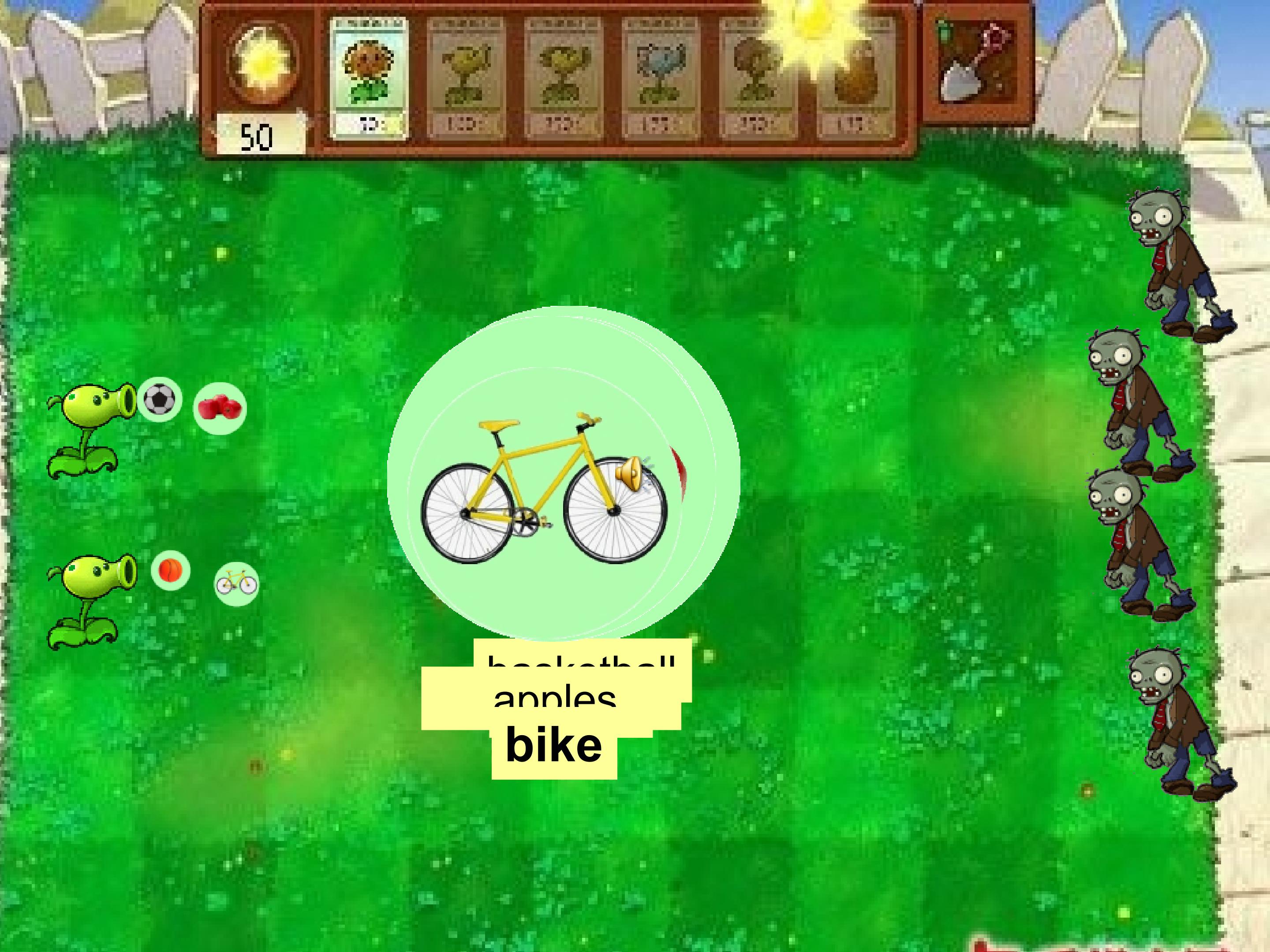Select the small red apples bubble
Viewport: 1270px width, 952px height.
coord(219,408)
